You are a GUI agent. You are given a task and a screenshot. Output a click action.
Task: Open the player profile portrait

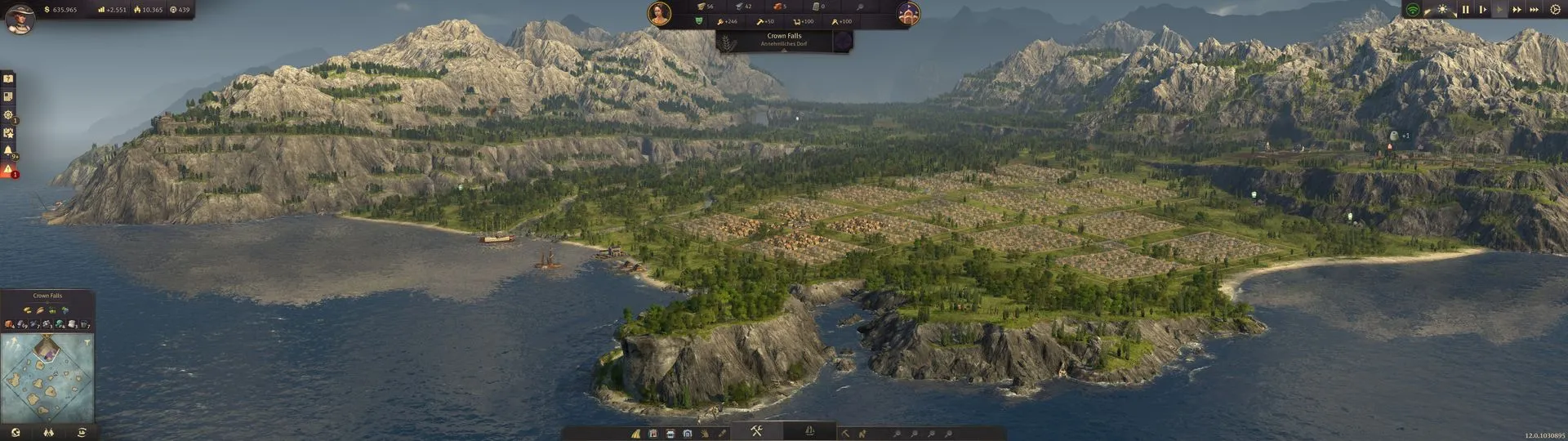pyautogui.click(x=20, y=18)
